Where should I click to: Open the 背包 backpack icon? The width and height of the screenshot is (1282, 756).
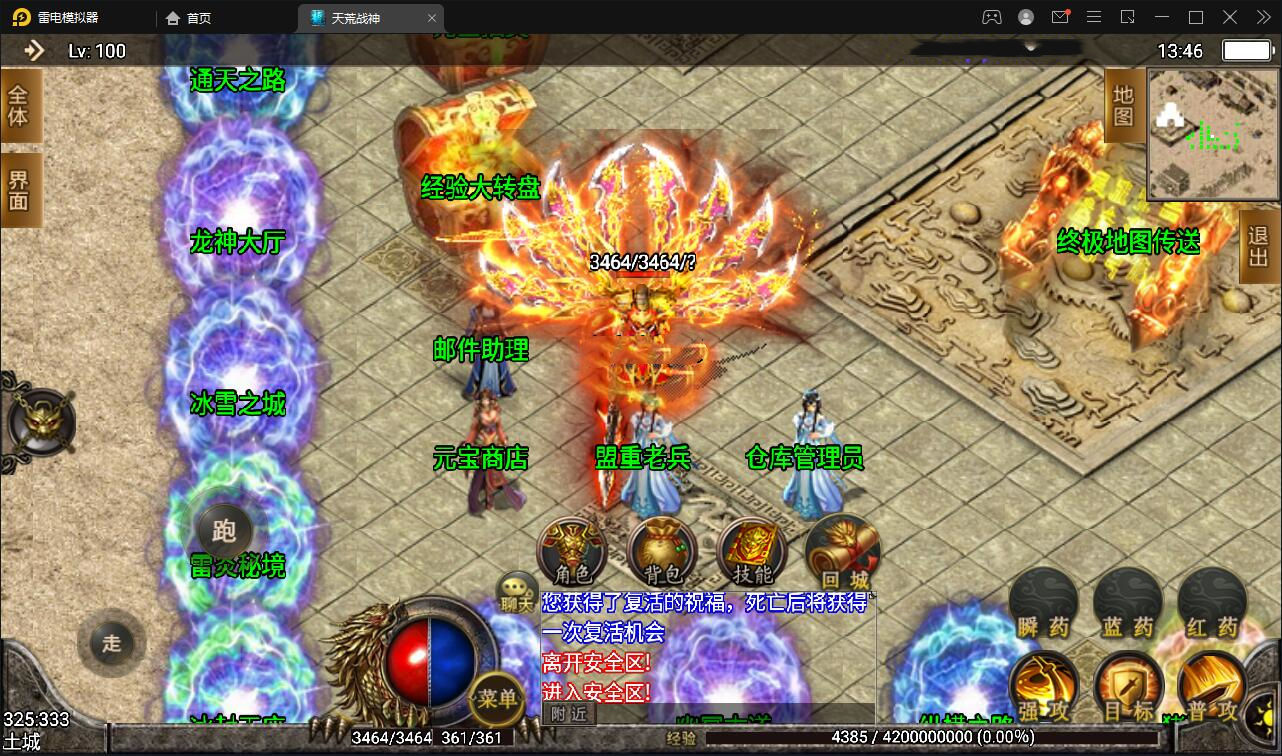(661, 550)
